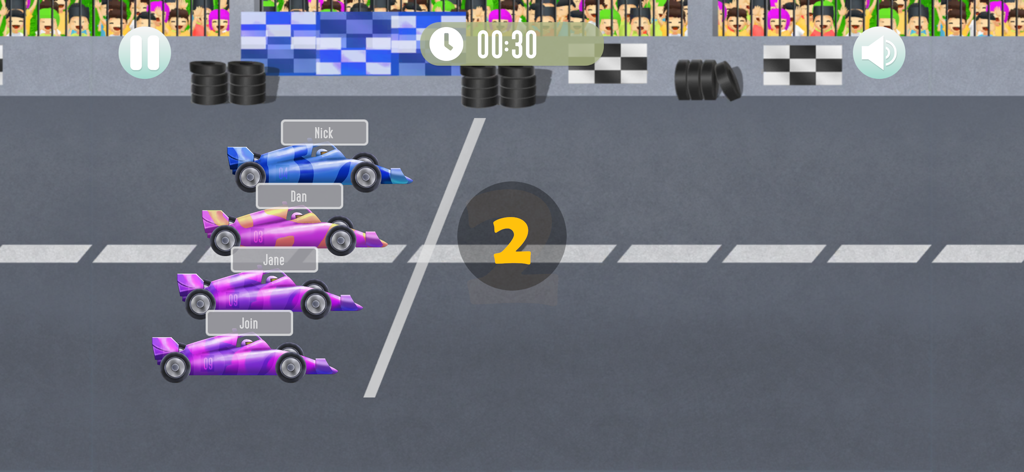Screen dimensions: 1024x472
Task: Pause the race
Action: pos(145,53)
